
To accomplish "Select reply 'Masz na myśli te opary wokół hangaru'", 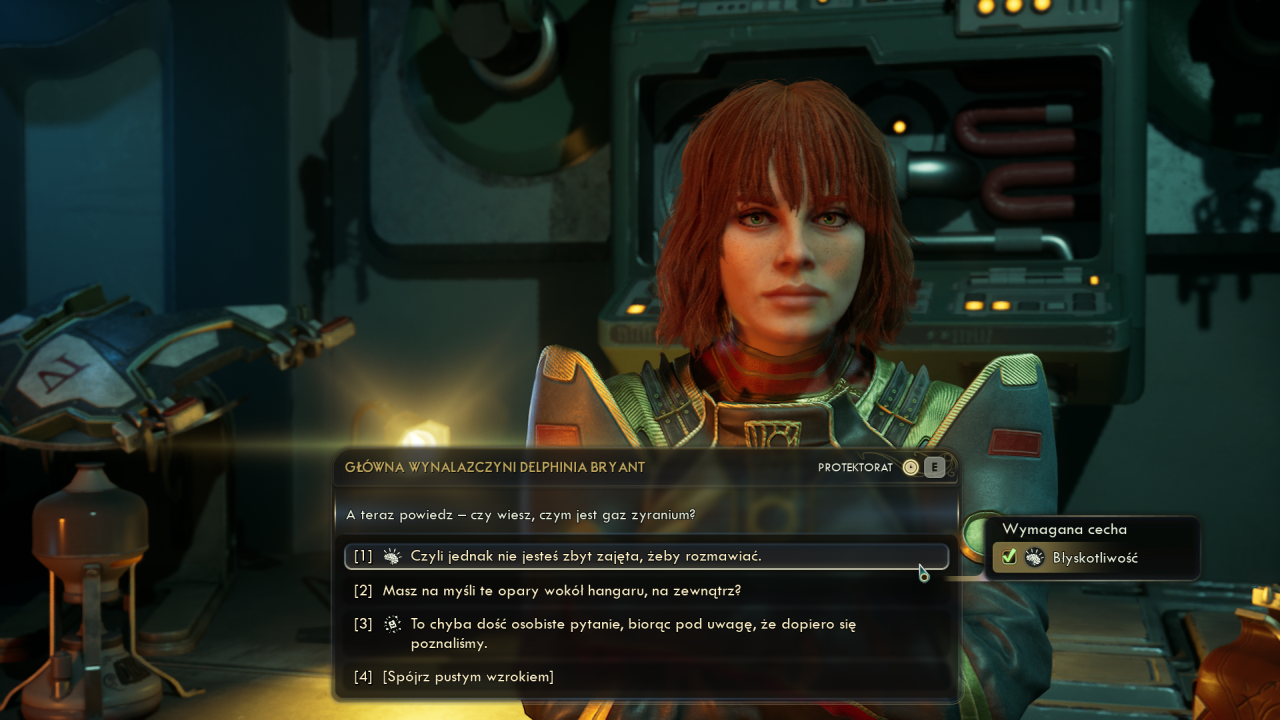I will (x=561, y=591).
